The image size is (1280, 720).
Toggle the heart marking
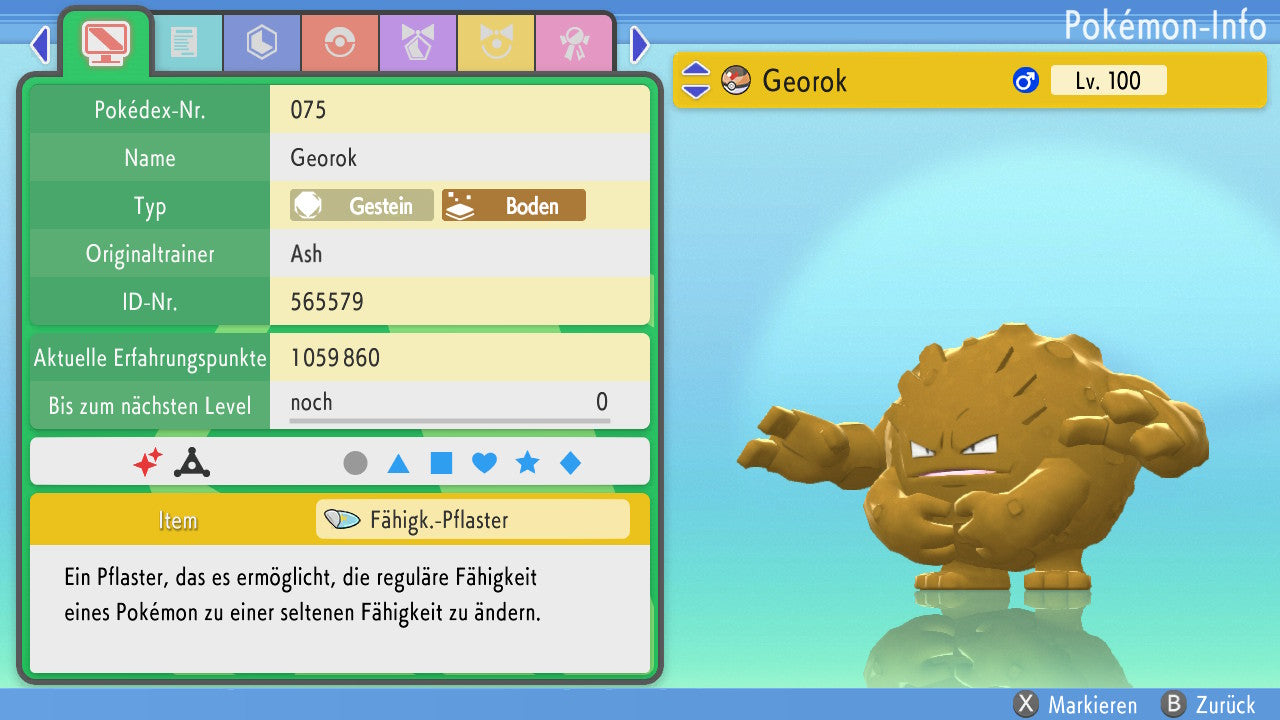484,463
